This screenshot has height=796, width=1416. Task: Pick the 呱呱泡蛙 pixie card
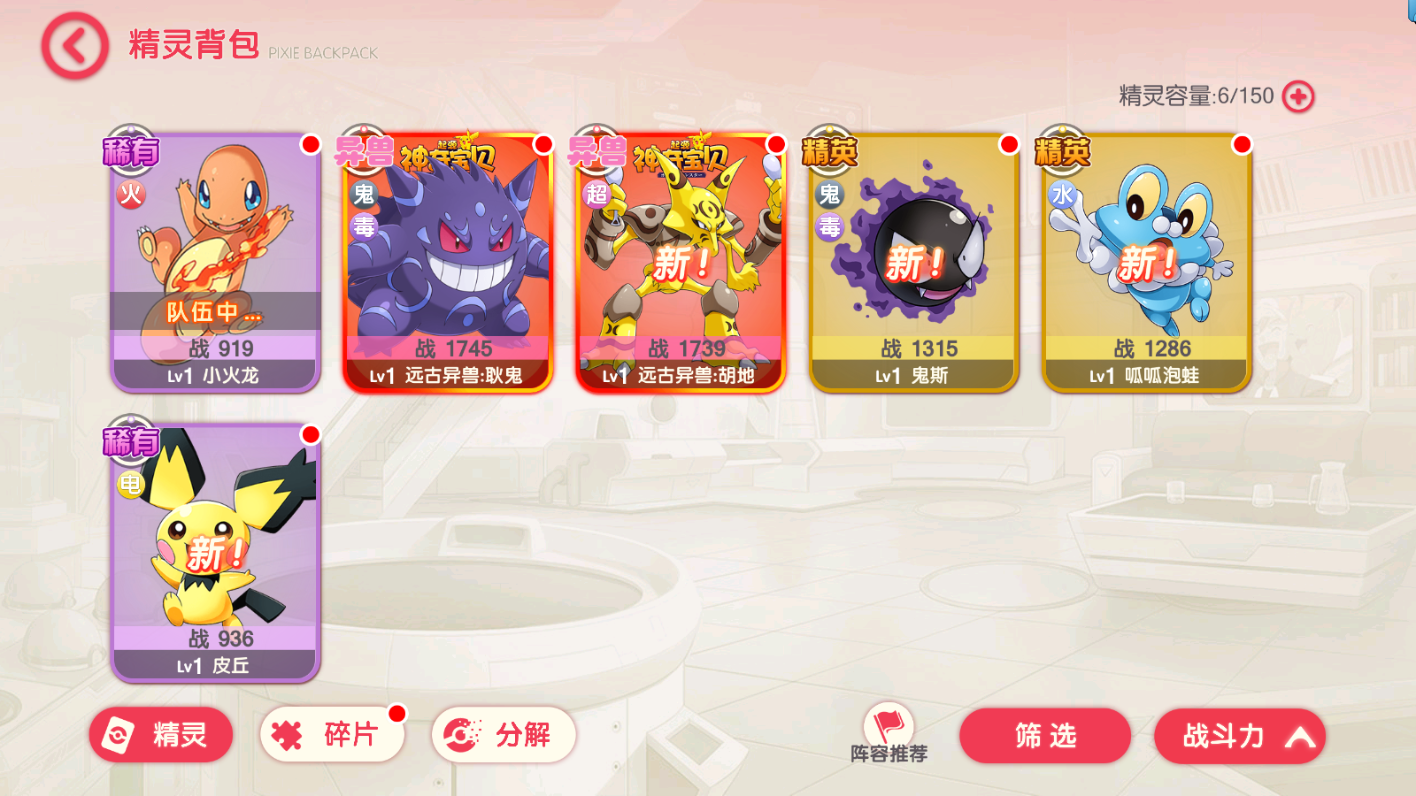point(1146,262)
